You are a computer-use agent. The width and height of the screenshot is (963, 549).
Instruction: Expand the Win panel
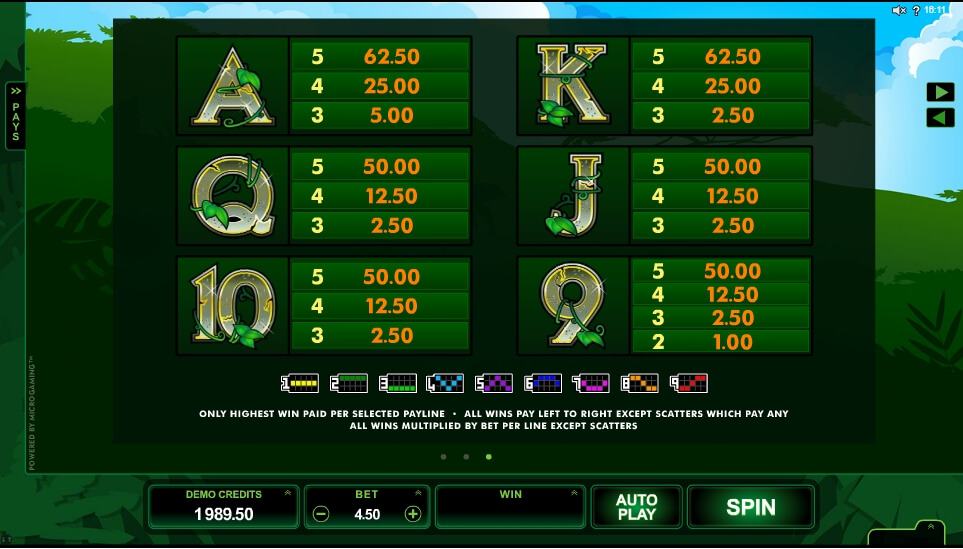coord(574,493)
